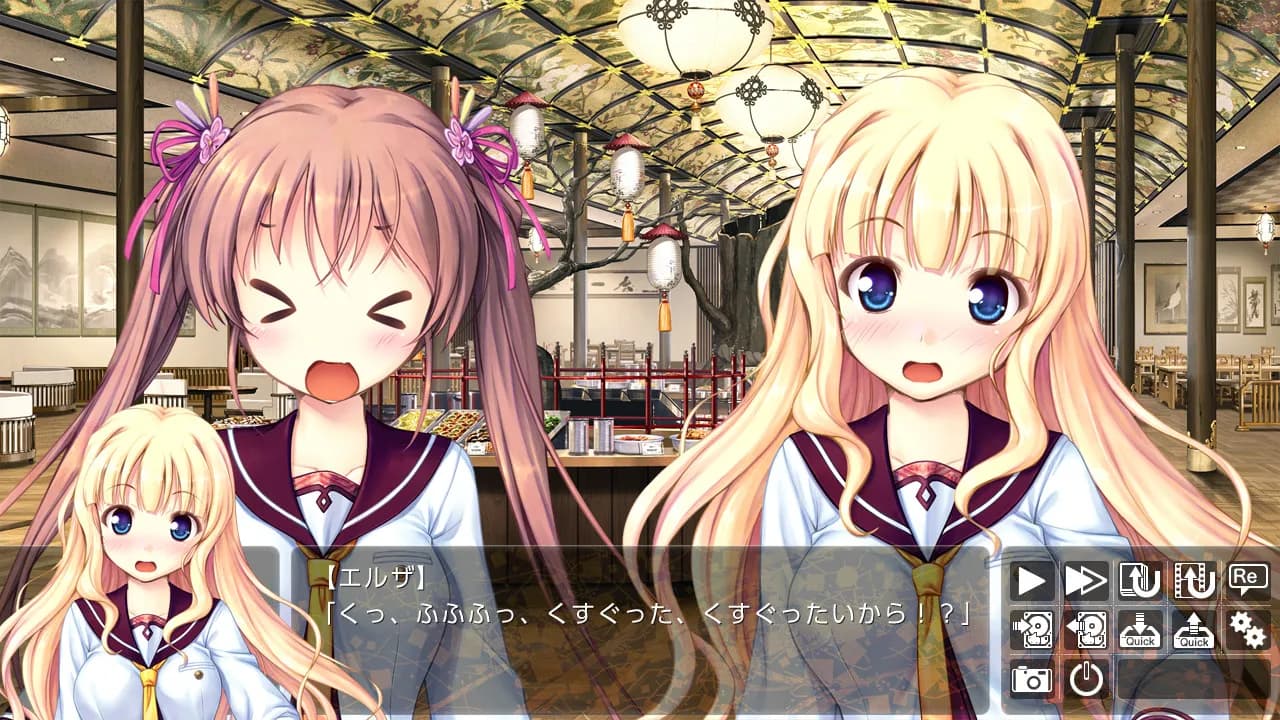This screenshot has height=720, width=1280.
Task: Open the text backlog icon
Action: point(1140,578)
